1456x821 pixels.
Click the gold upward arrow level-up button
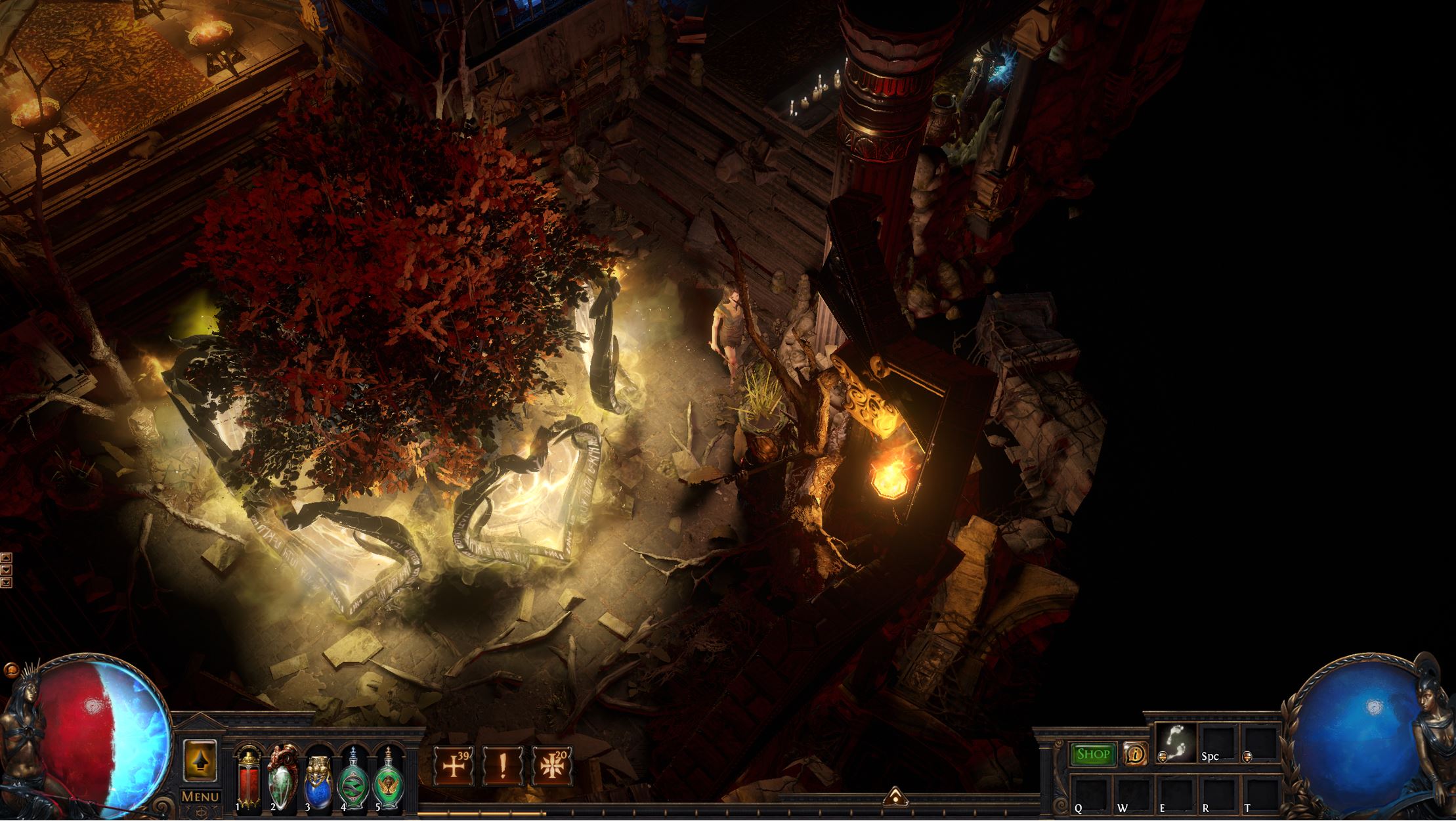pos(200,761)
